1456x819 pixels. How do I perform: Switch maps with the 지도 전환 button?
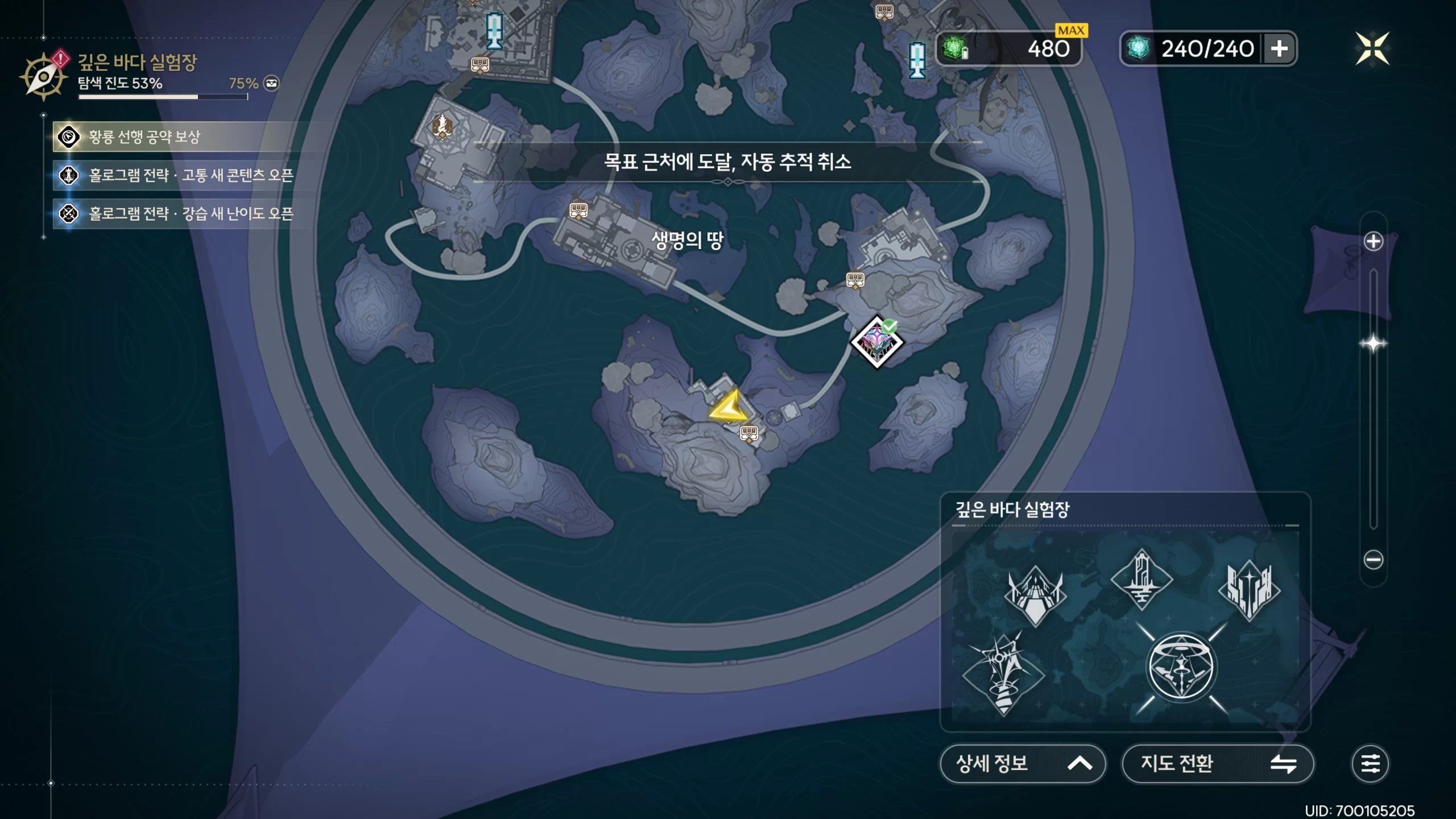click(1217, 763)
